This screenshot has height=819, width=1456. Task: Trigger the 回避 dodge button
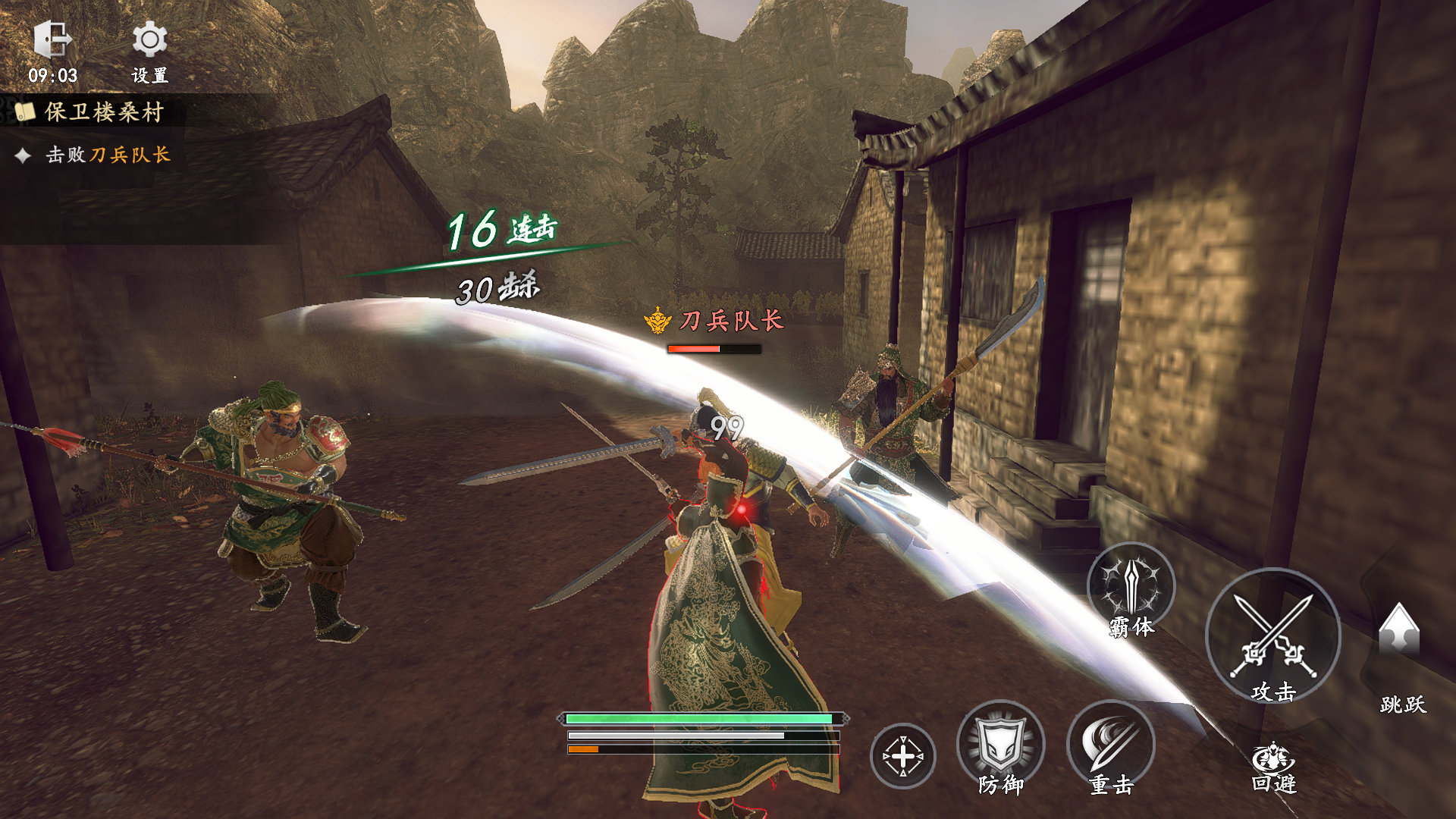[x=1273, y=764]
